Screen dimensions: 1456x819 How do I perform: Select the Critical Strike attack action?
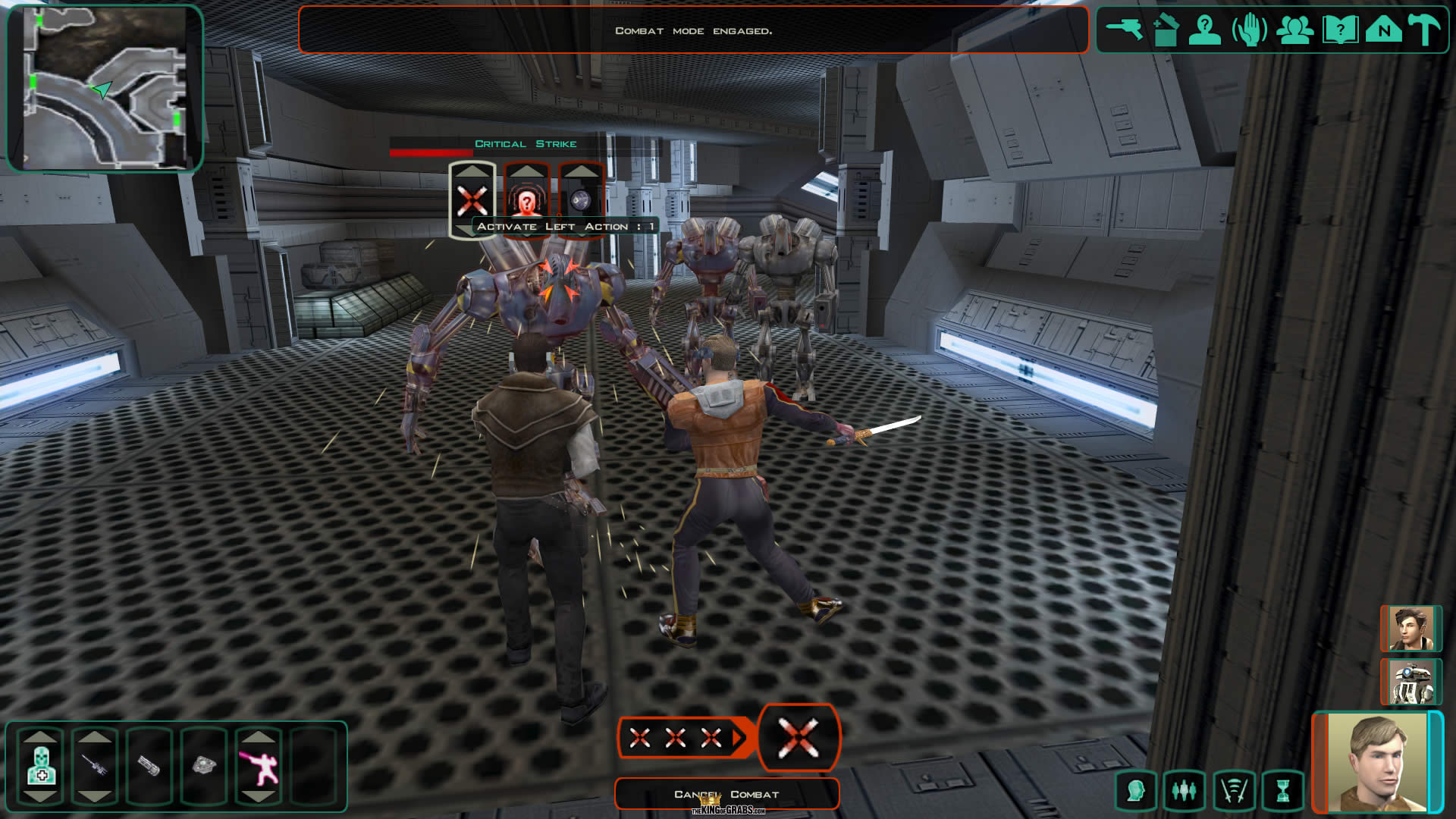472,201
